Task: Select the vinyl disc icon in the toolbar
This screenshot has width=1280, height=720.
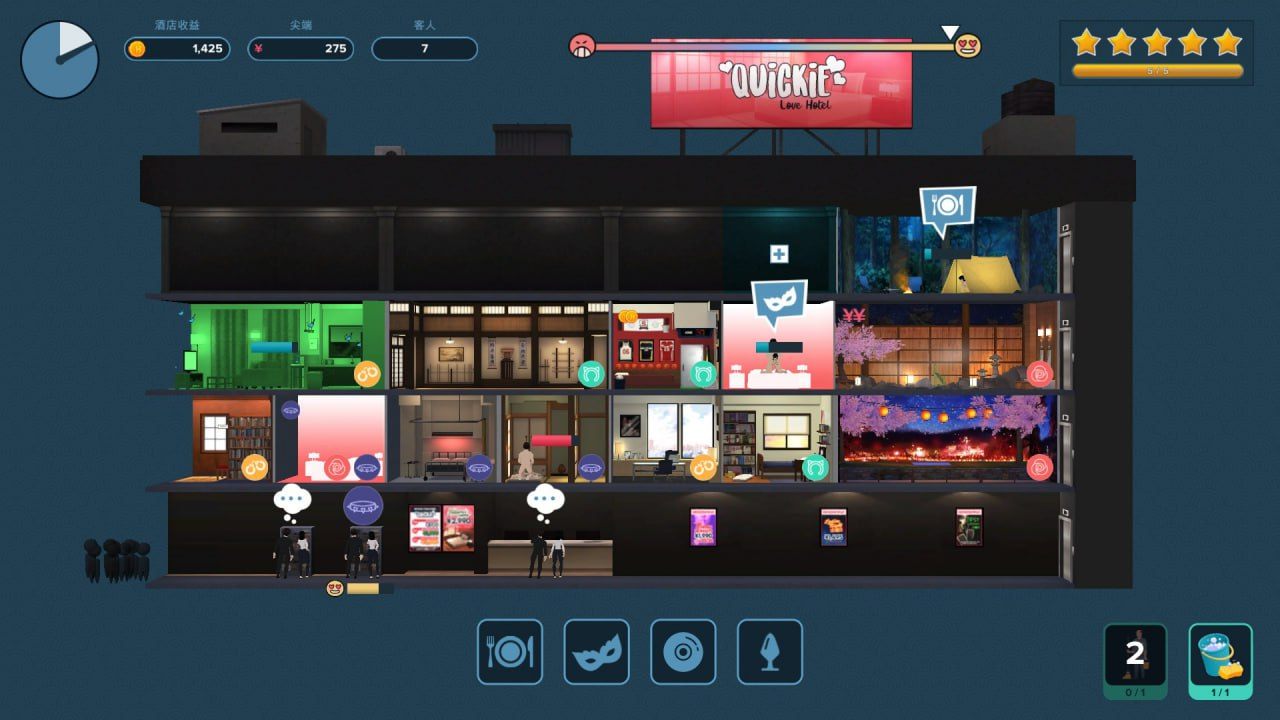Action: click(684, 654)
